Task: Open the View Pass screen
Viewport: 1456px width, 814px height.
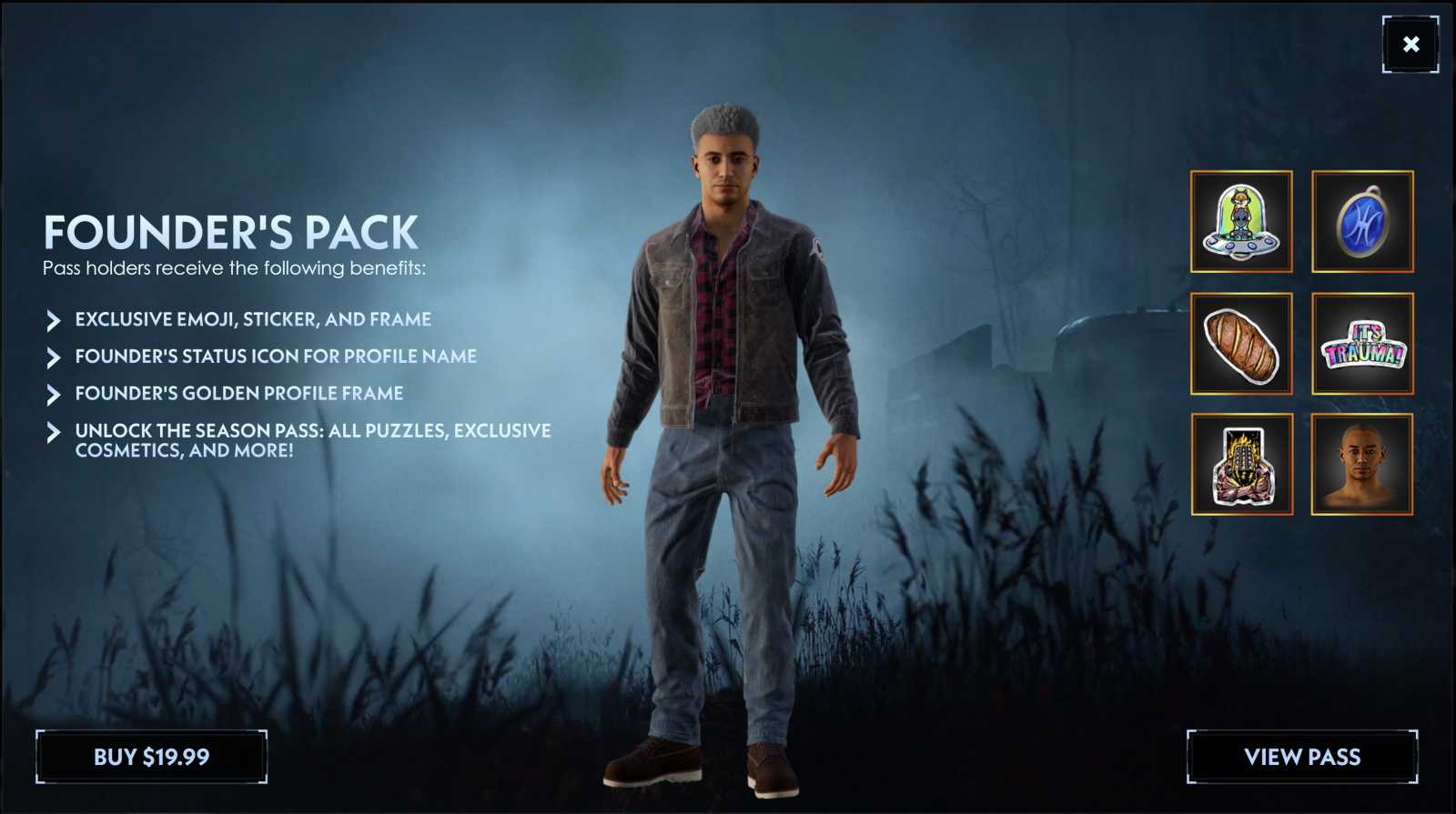Action: point(1302,756)
